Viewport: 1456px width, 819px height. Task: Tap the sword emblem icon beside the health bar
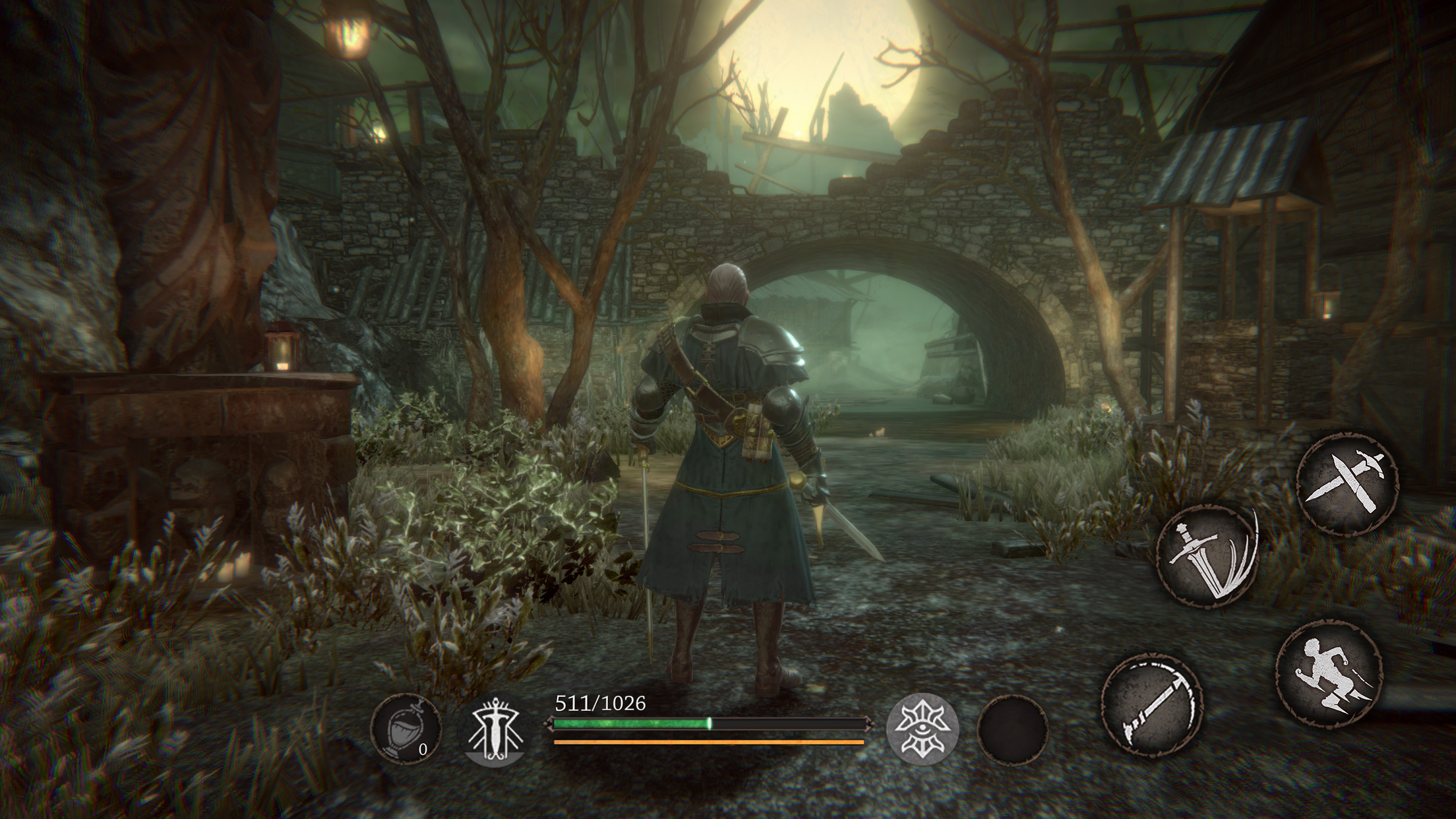click(494, 729)
